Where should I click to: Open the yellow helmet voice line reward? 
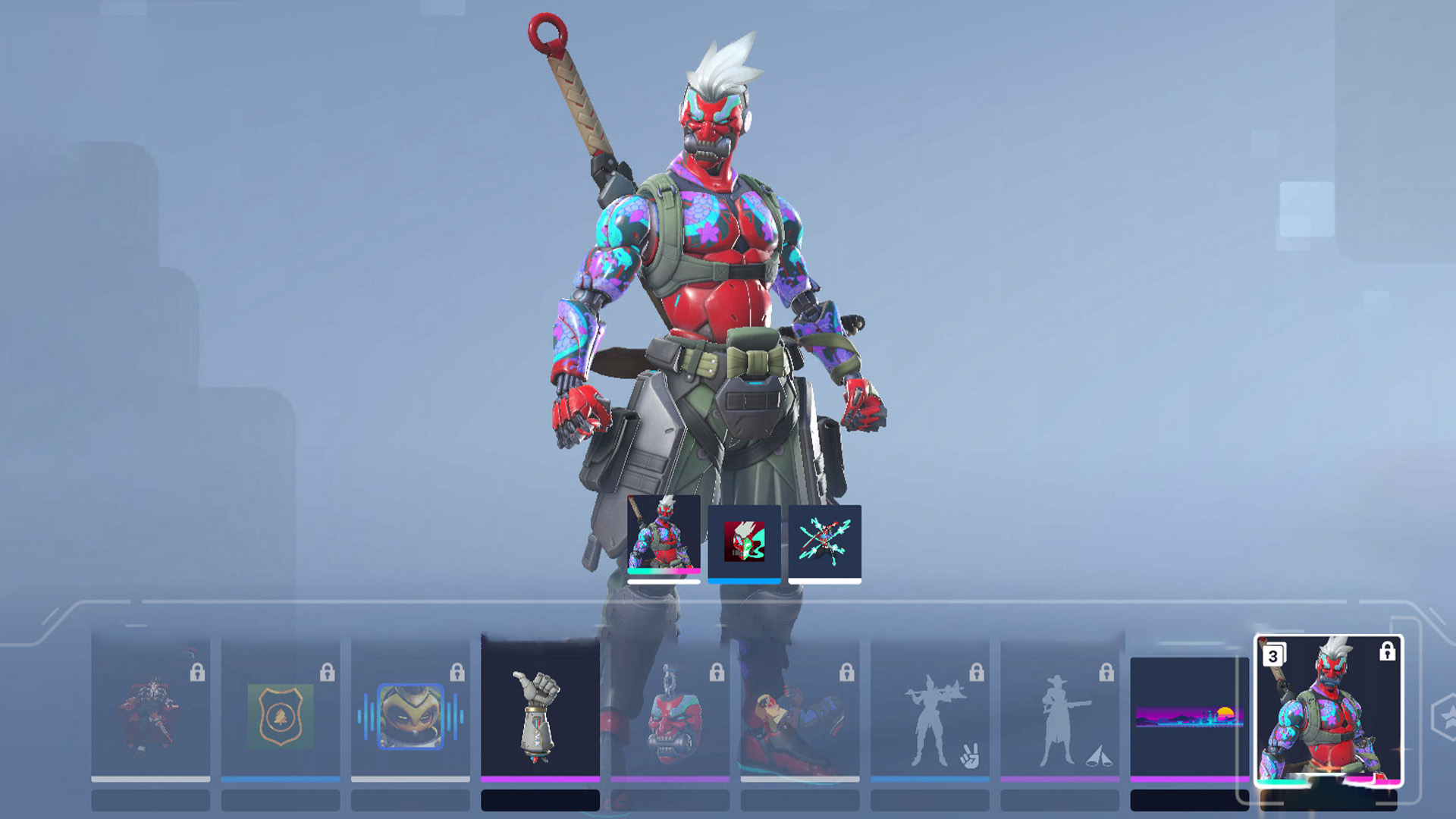tap(410, 713)
